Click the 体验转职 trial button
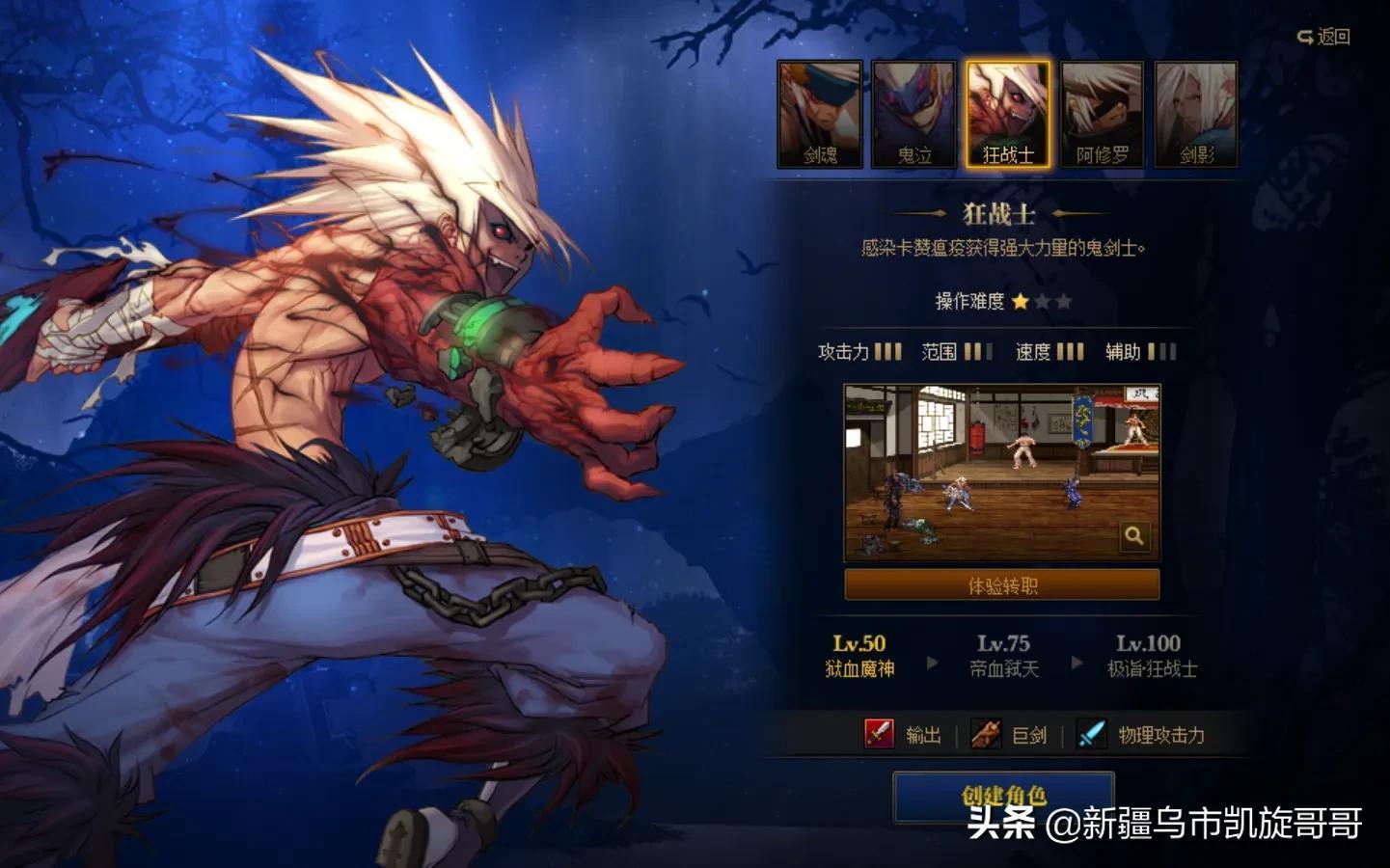This screenshot has height=868, width=1390. click(1002, 584)
